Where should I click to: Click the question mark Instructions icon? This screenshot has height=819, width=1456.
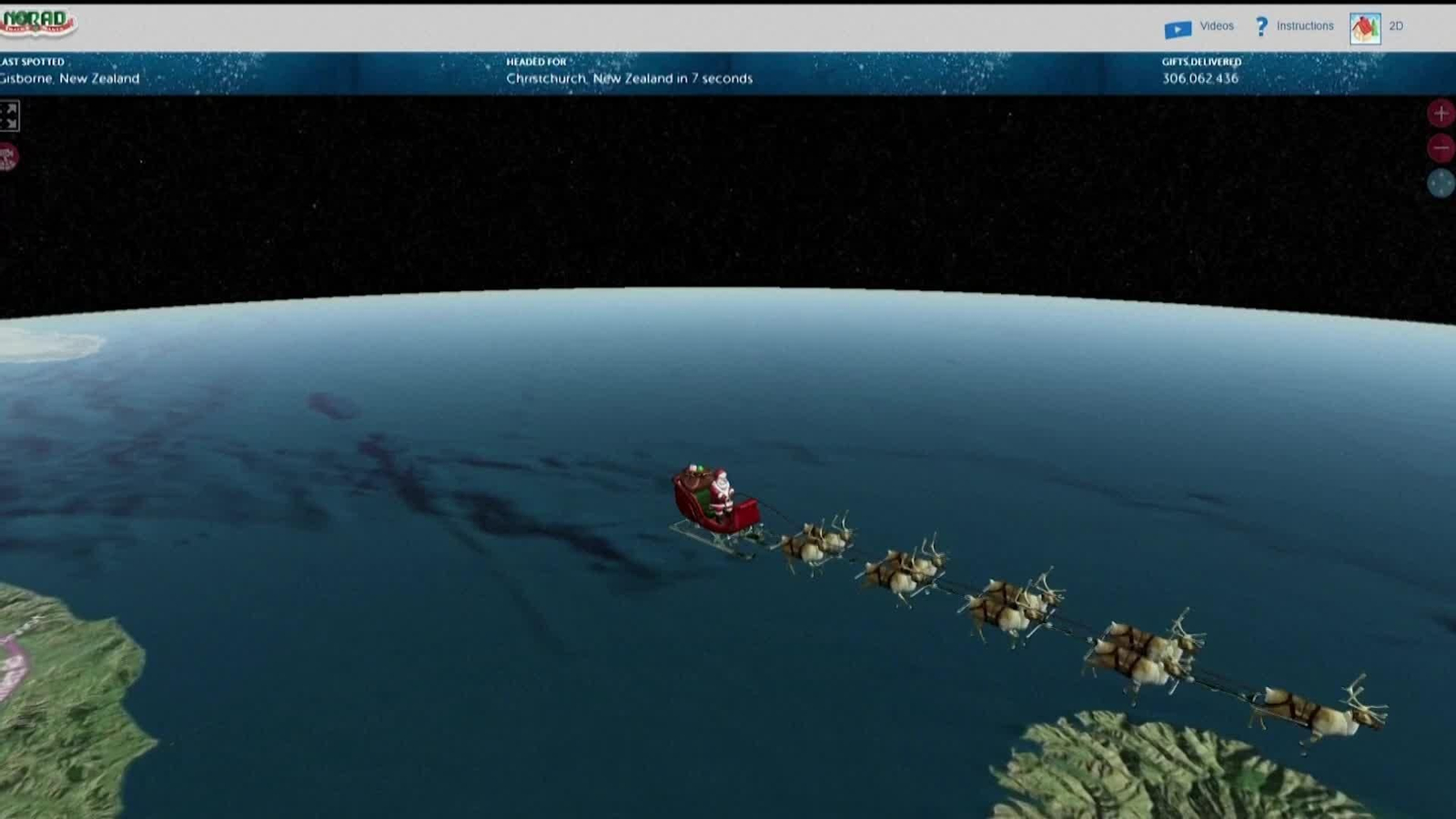tap(1261, 26)
